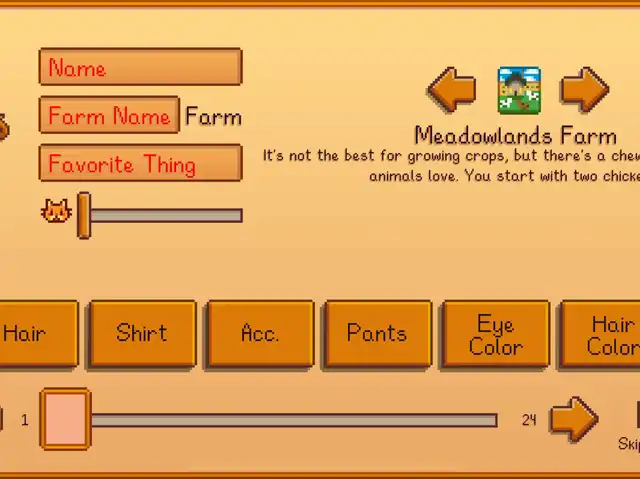Open the Hair customization tab
The height and width of the screenshot is (479, 640).
click(x=36, y=334)
